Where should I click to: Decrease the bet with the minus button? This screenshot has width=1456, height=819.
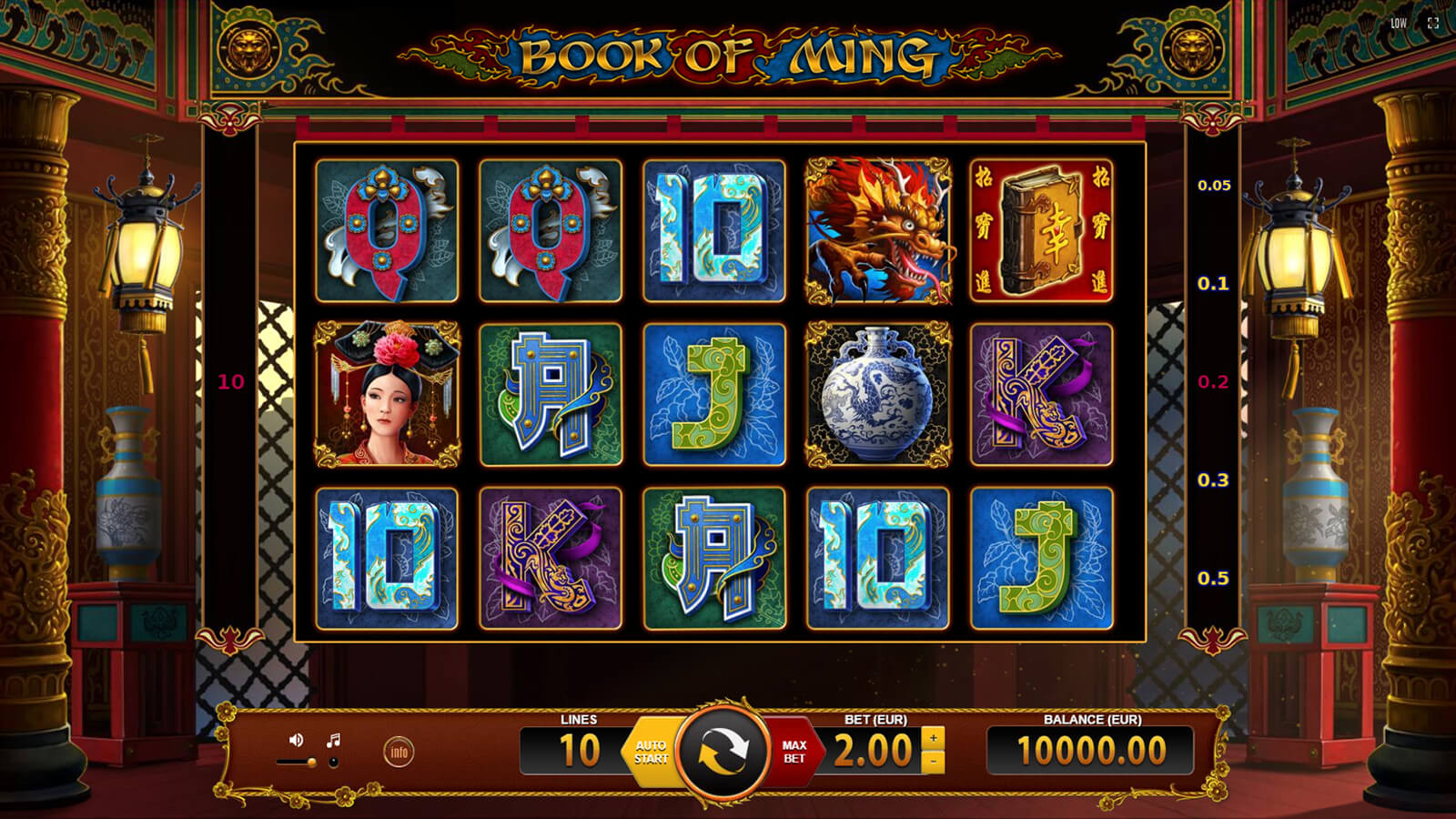tap(933, 763)
